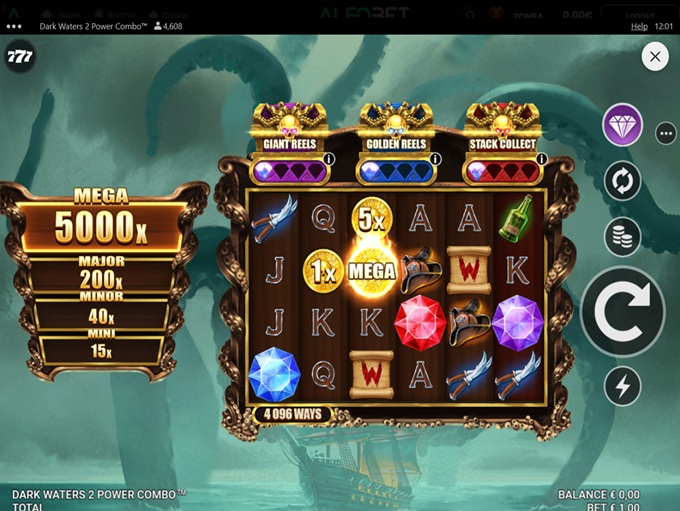Click the 777 logo badge
680x511 pixels.
(x=20, y=57)
